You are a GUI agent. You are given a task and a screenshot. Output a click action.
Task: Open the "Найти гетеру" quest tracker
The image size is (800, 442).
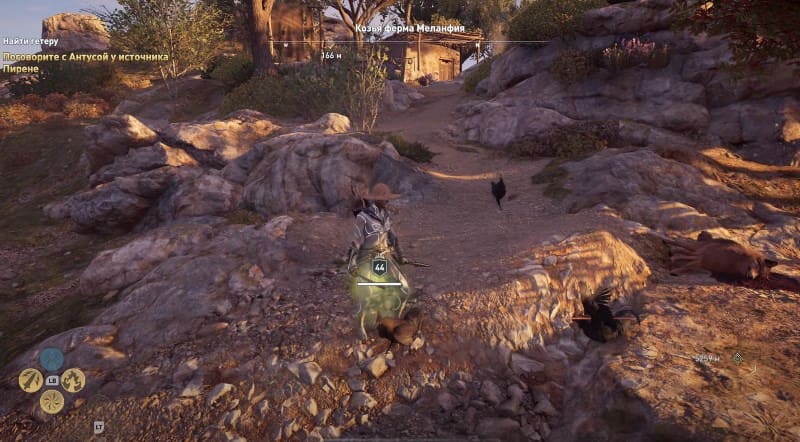click(30, 41)
